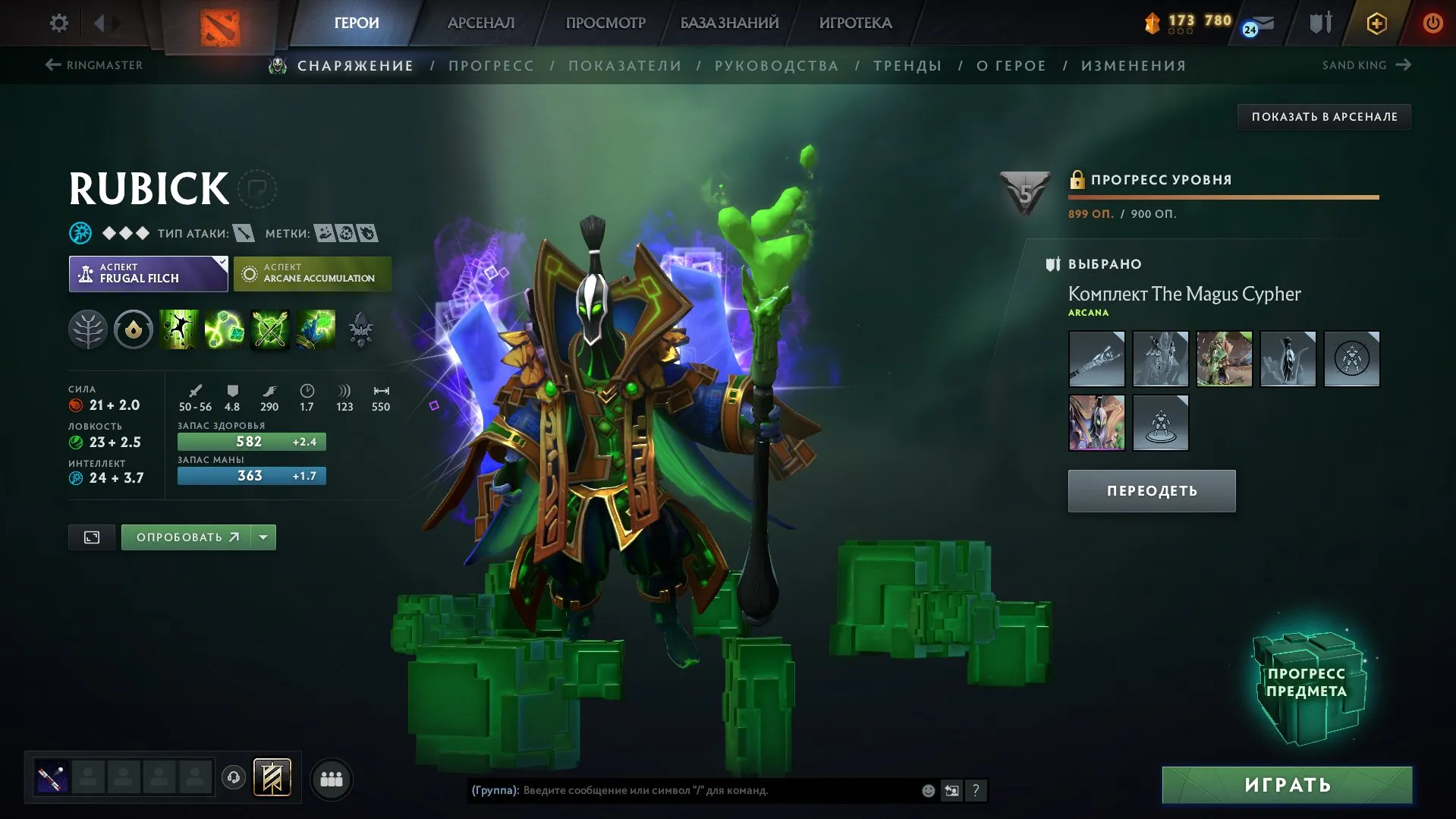This screenshot has width=1456, height=819.
Task: Open the ПРОГРЕСС section
Action: pyautogui.click(x=490, y=65)
